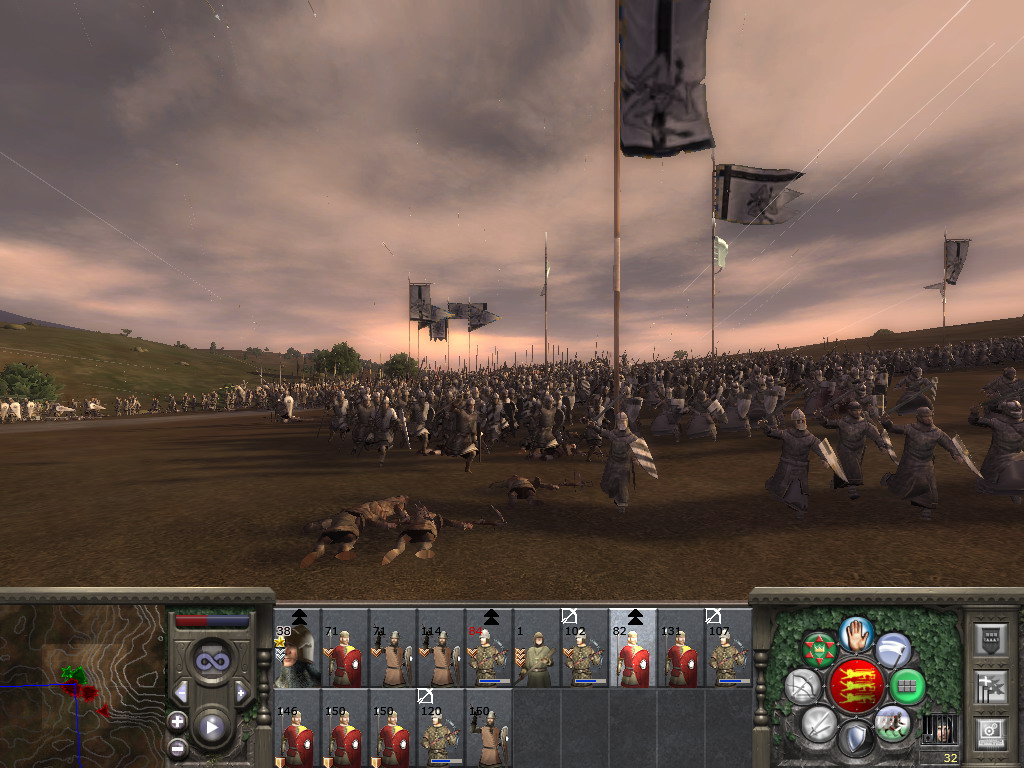Open the green group formations button

coord(907,686)
